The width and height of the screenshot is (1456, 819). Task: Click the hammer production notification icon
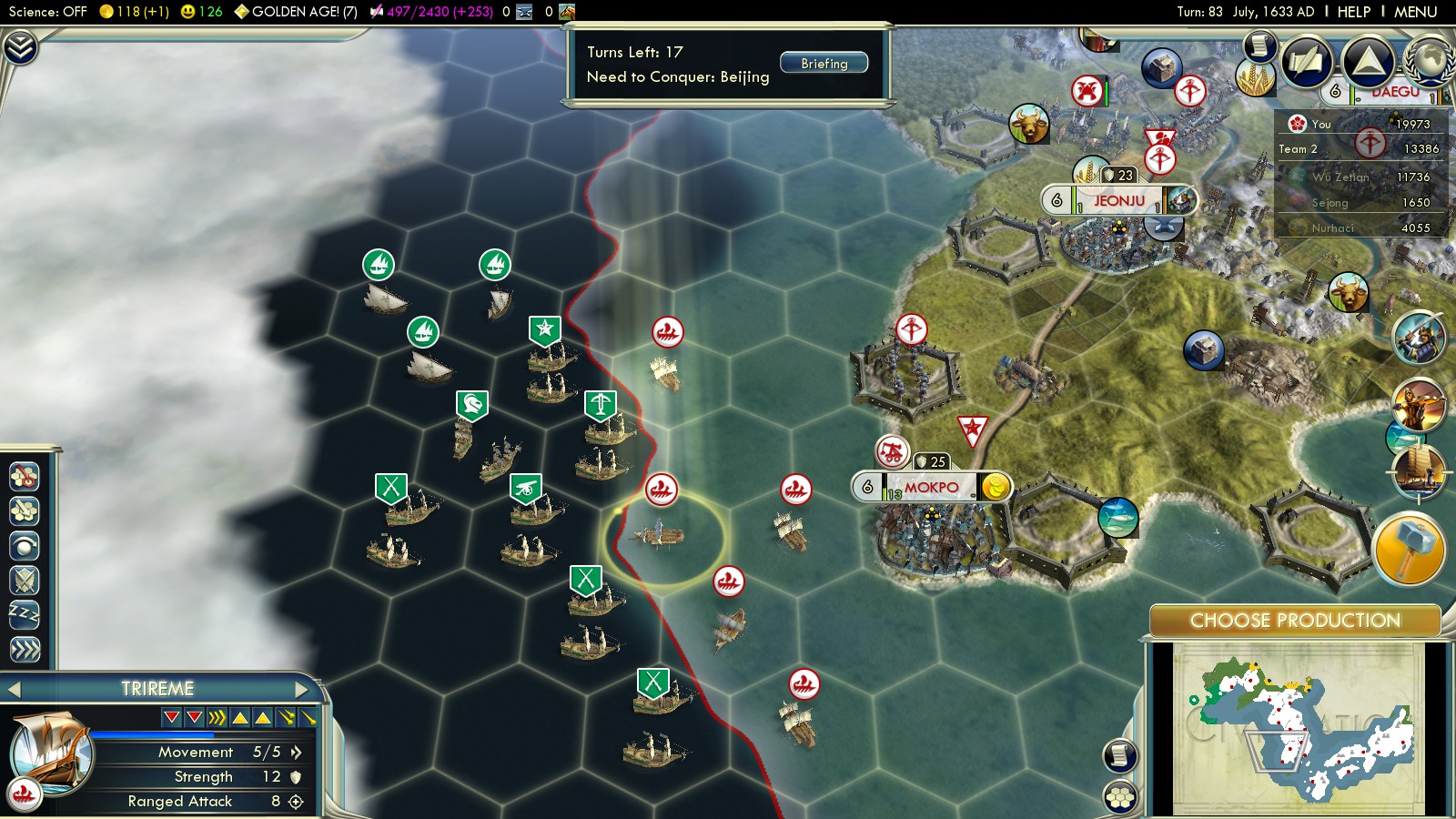[1409, 549]
